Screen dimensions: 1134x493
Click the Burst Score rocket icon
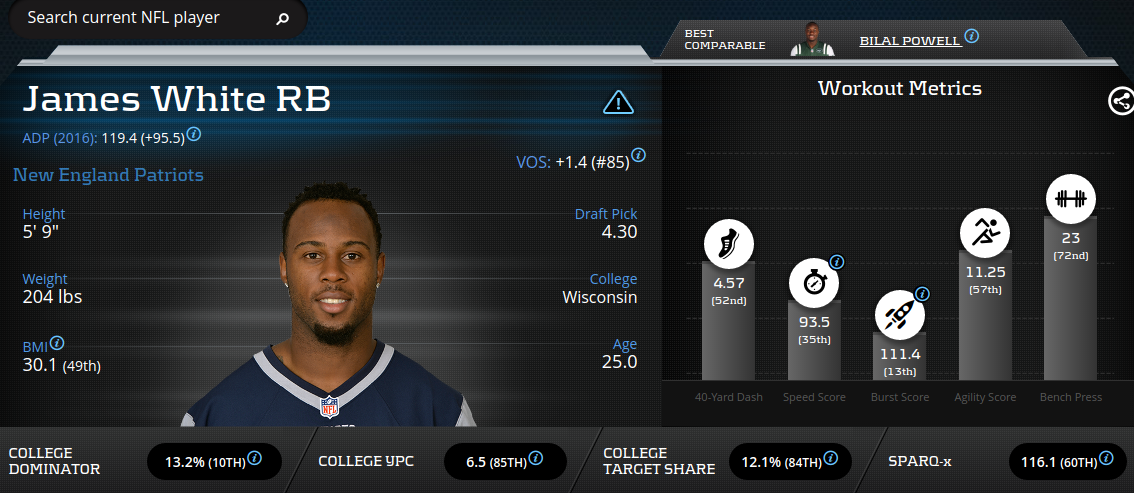(898, 314)
